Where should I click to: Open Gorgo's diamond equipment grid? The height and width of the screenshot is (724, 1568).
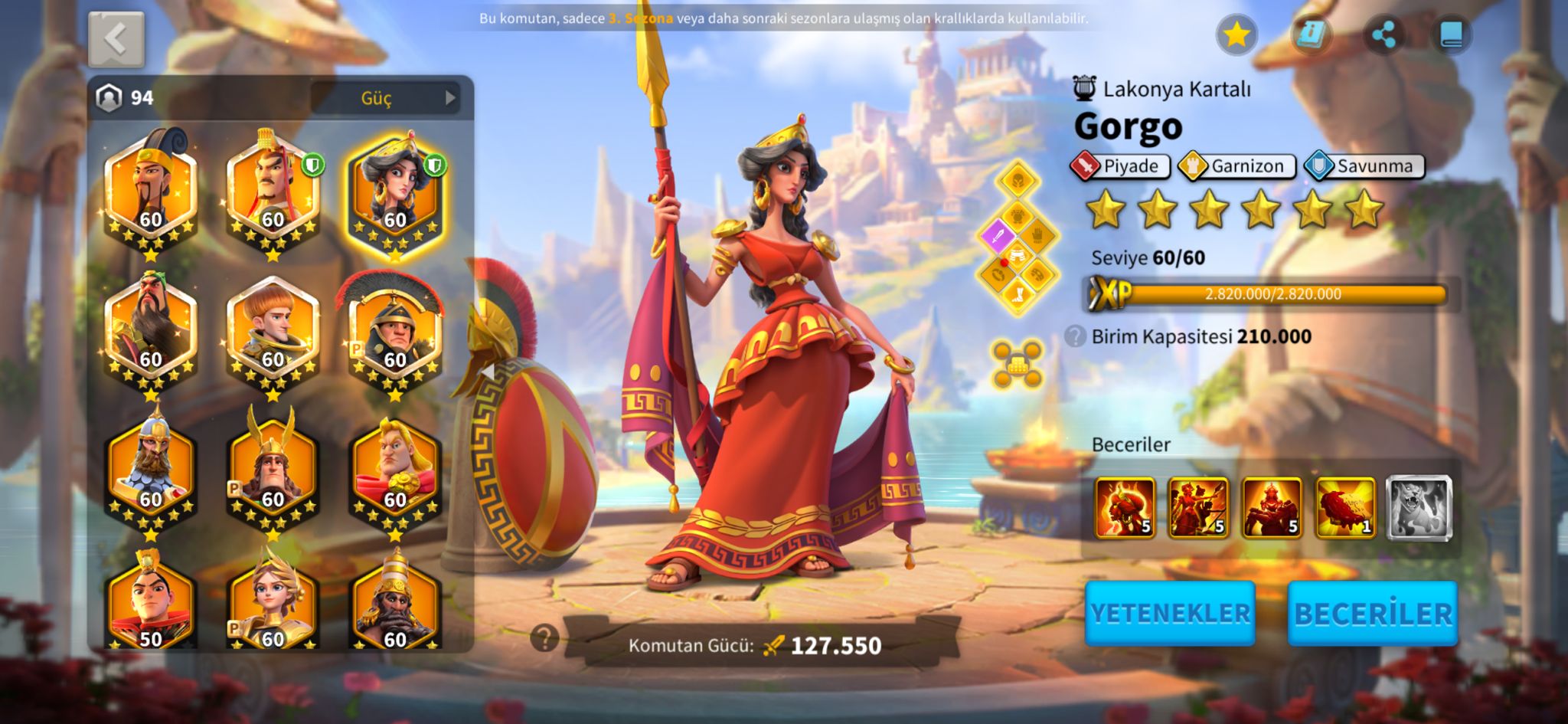(x=1018, y=238)
